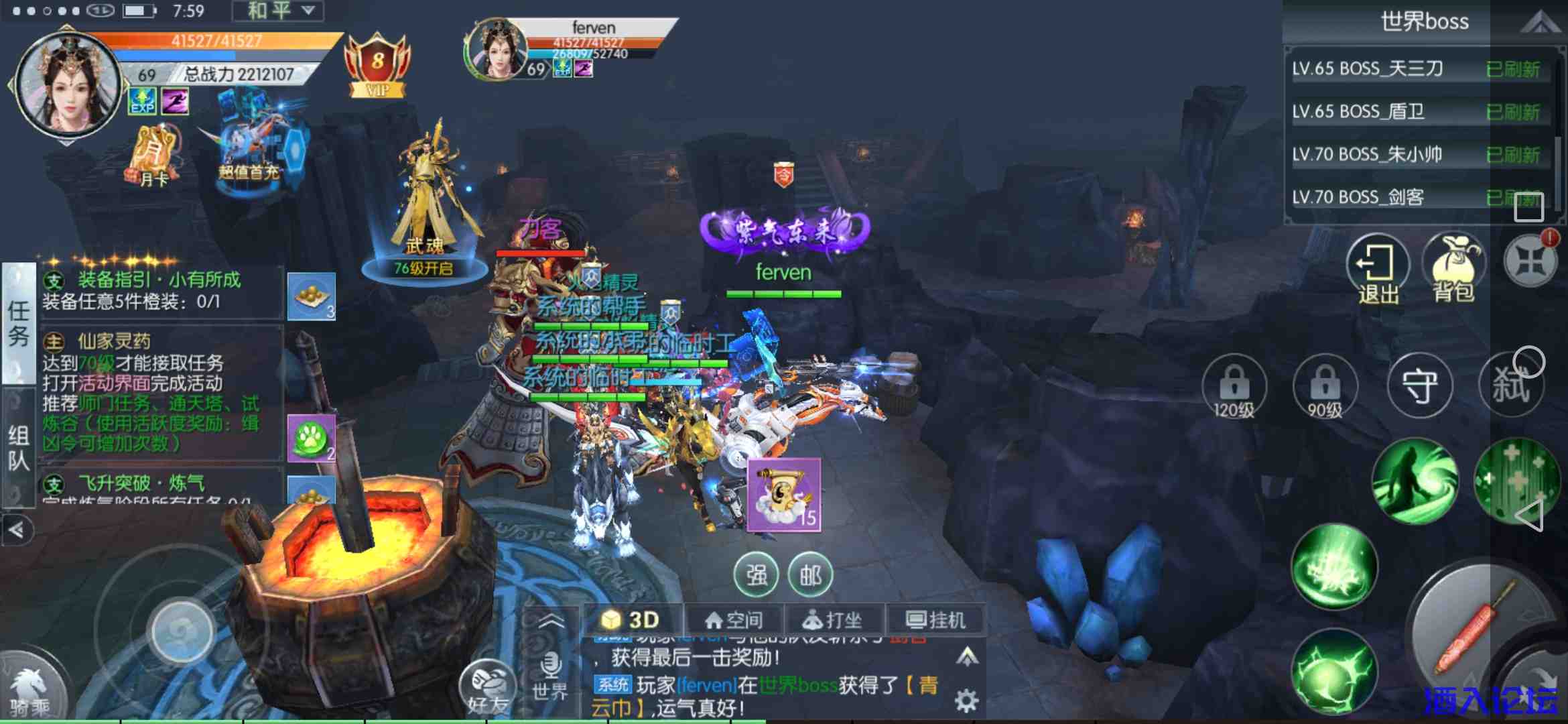Enable 挂机 auto-battle mode
The height and width of the screenshot is (724, 1568).
coord(935,618)
